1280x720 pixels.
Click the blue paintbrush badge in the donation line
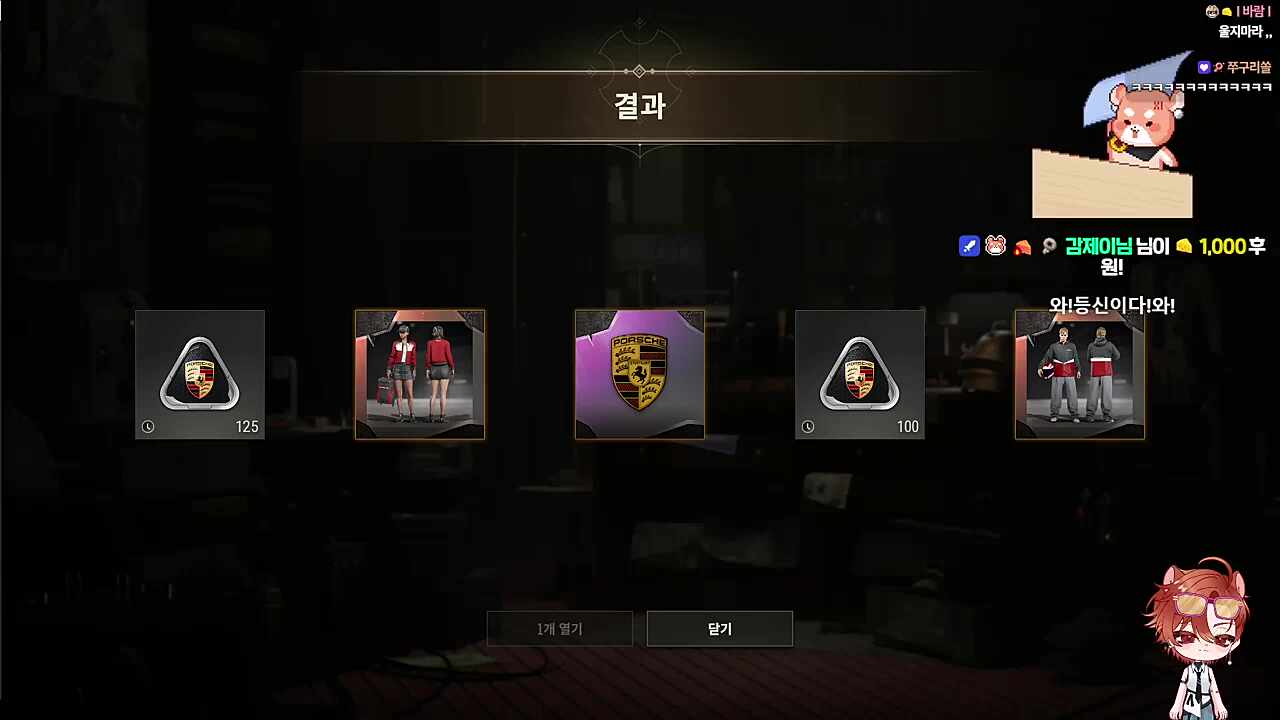click(x=968, y=246)
